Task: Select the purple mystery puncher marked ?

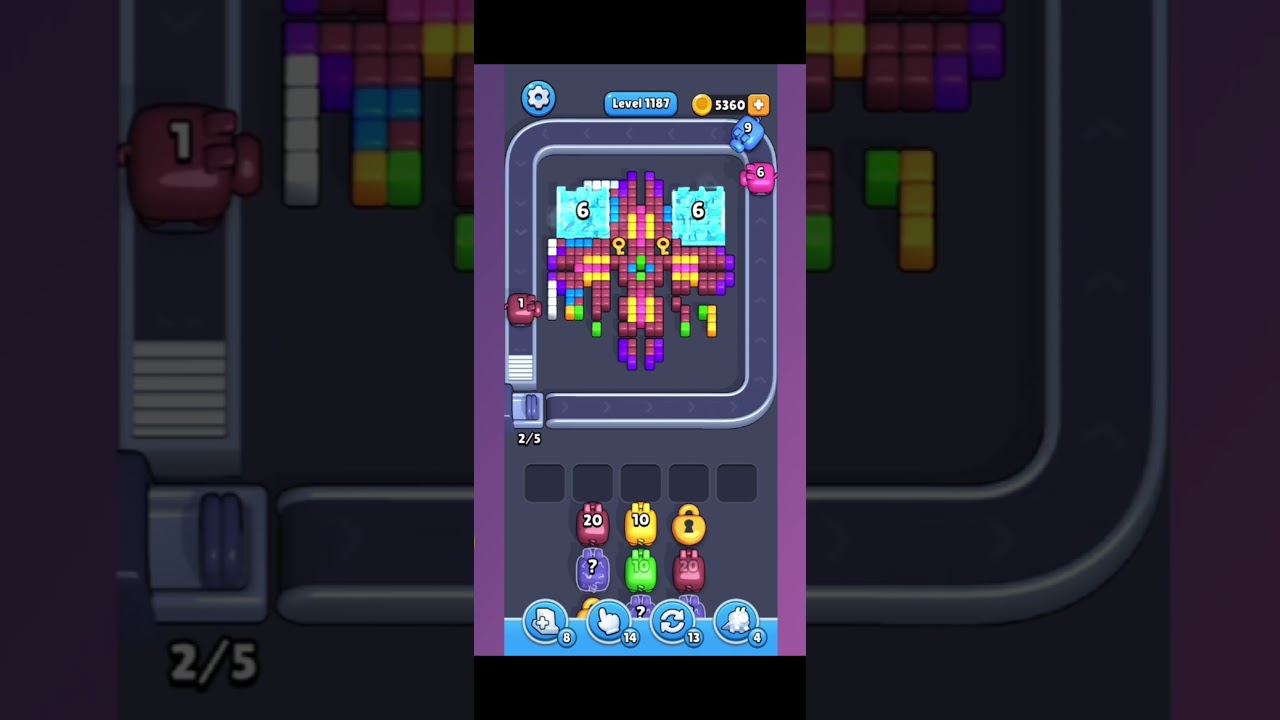Action: pos(593,570)
